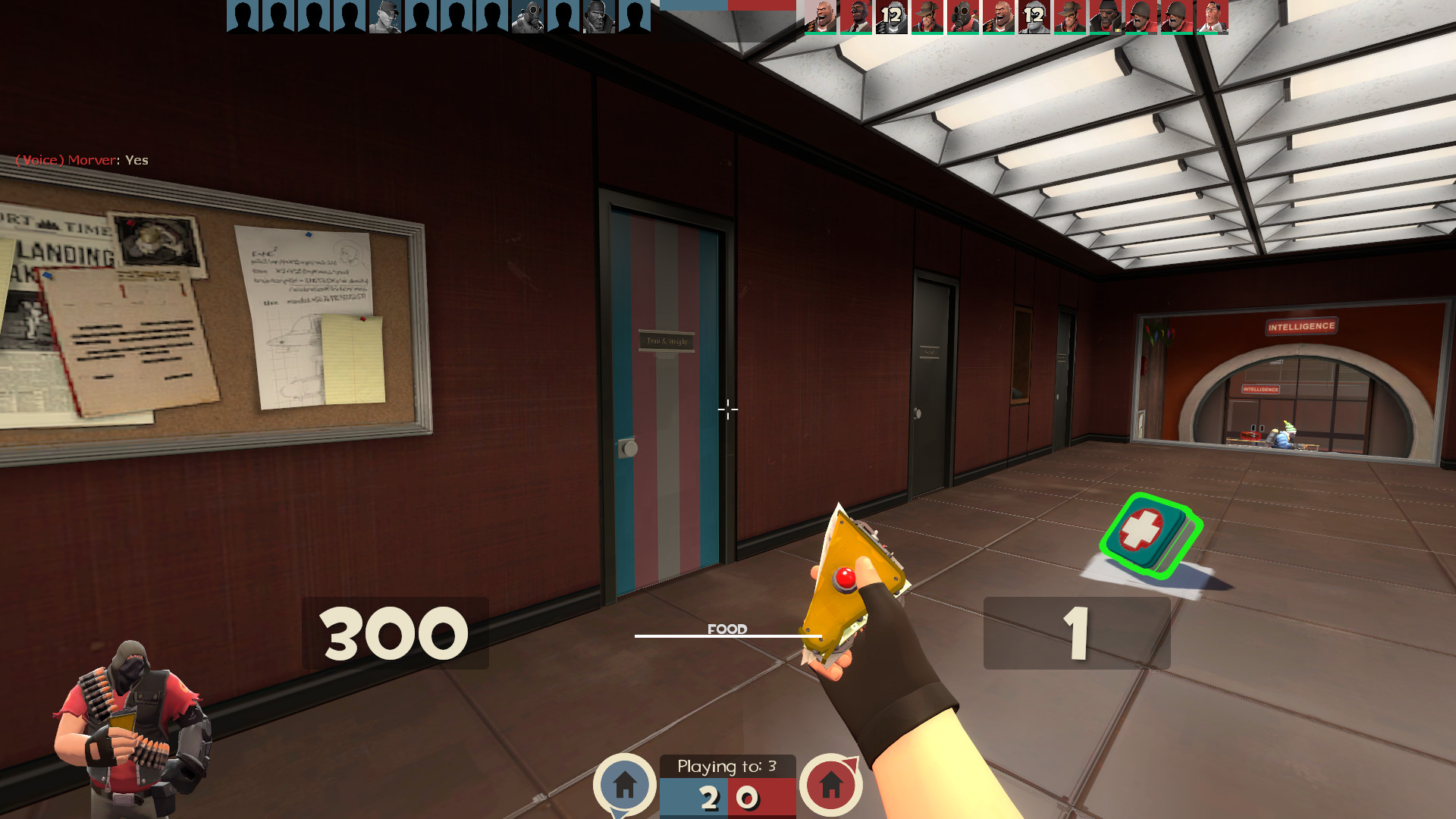The height and width of the screenshot is (819, 1456).
Task: Expand the Playing to: 3 score panel
Action: click(729, 766)
